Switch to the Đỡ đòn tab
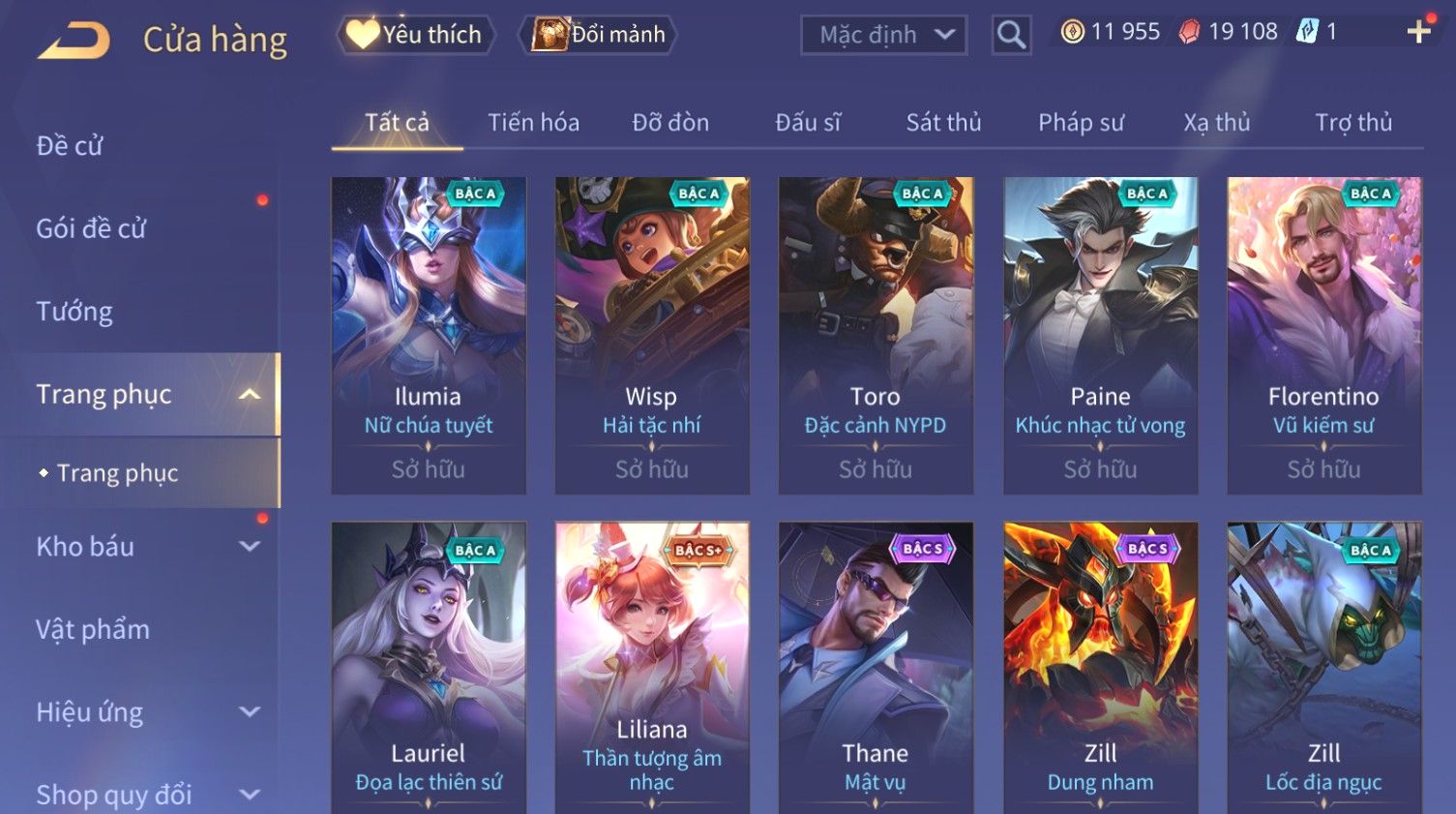The width and height of the screenshot is (1456, 814). tap(670, 123)
